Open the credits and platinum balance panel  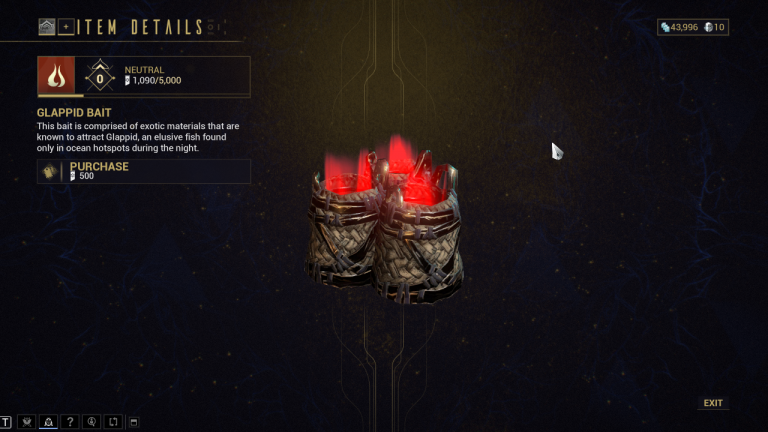pyautogui.click(x=692, y=27)
